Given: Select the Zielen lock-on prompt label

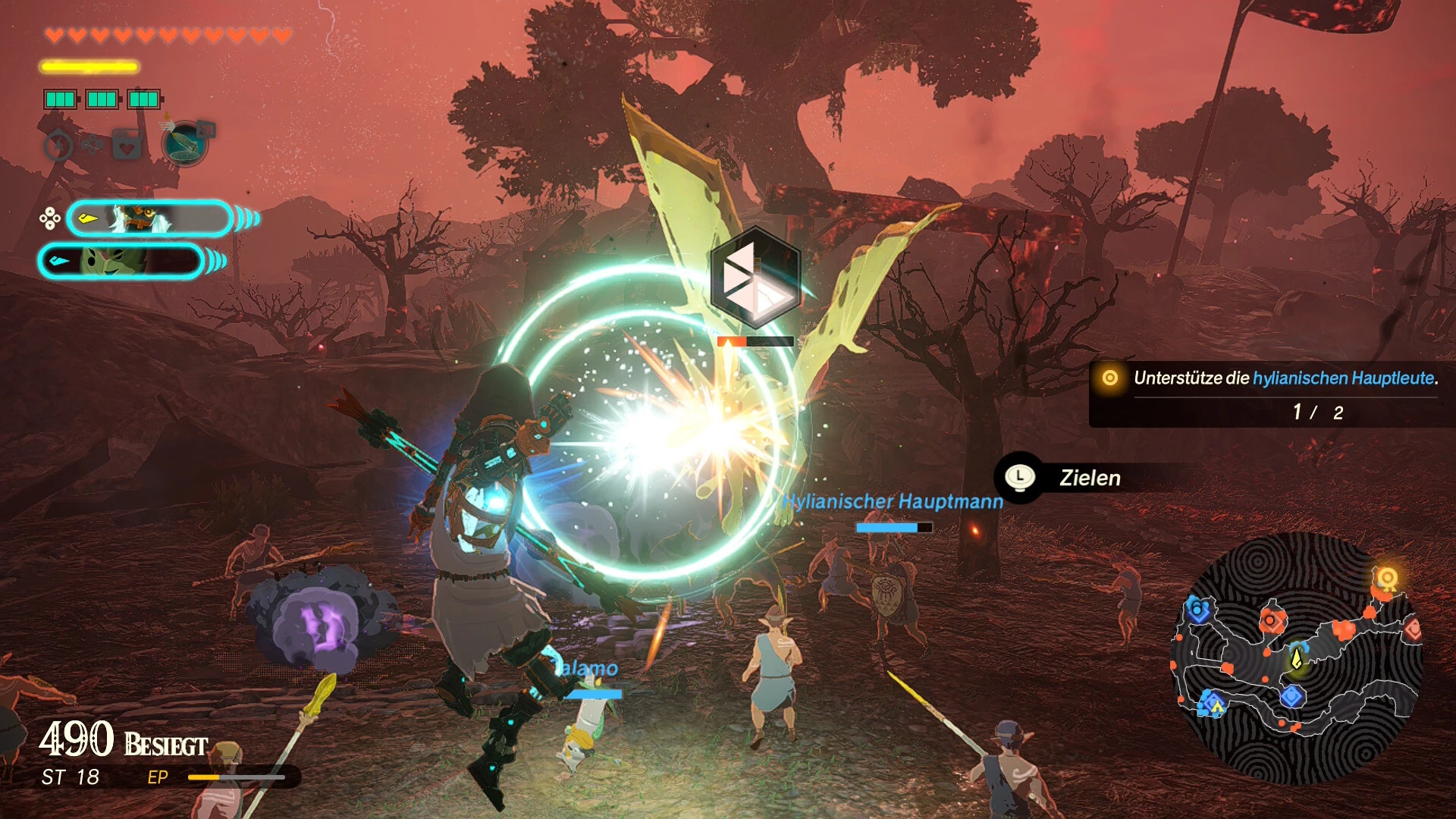Looking at the screenshot, I should (1090, 478).
